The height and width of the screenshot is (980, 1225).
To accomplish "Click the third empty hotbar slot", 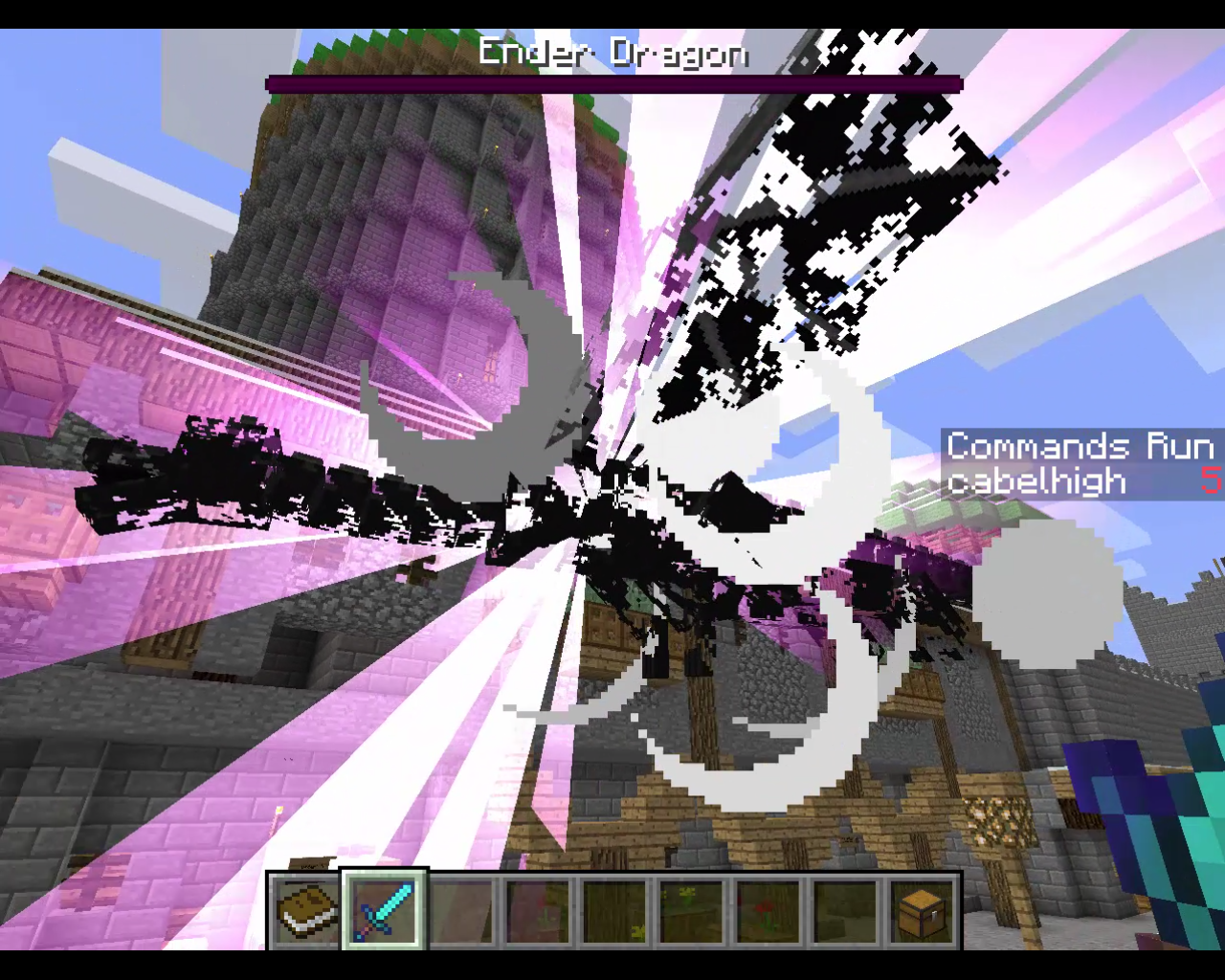I will point(459,914).
